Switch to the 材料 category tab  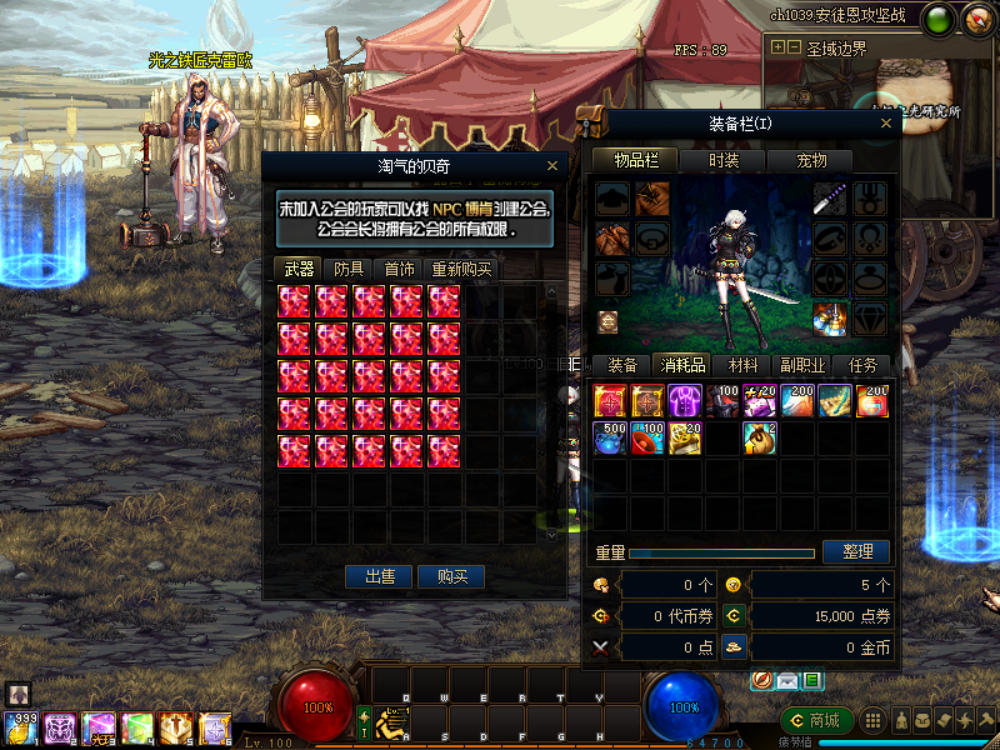tap(743, 366)
